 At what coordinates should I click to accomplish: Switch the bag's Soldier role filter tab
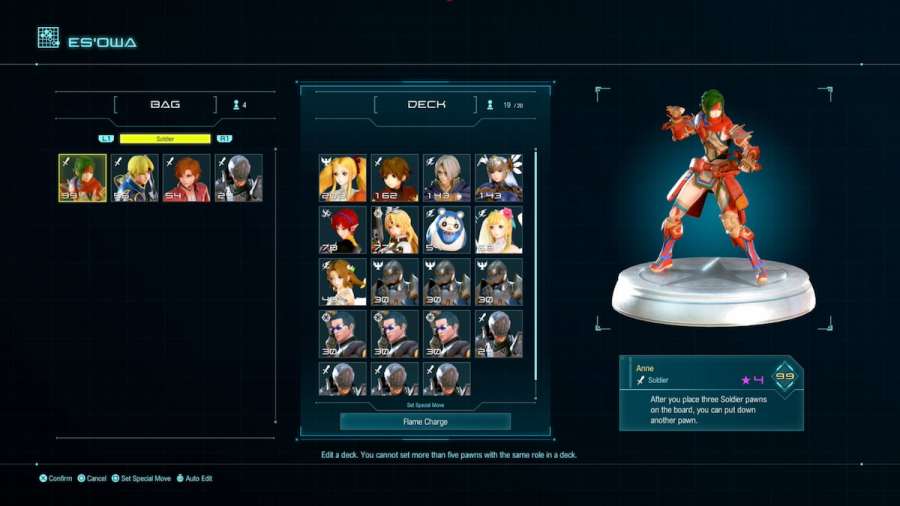coord(165,139)
